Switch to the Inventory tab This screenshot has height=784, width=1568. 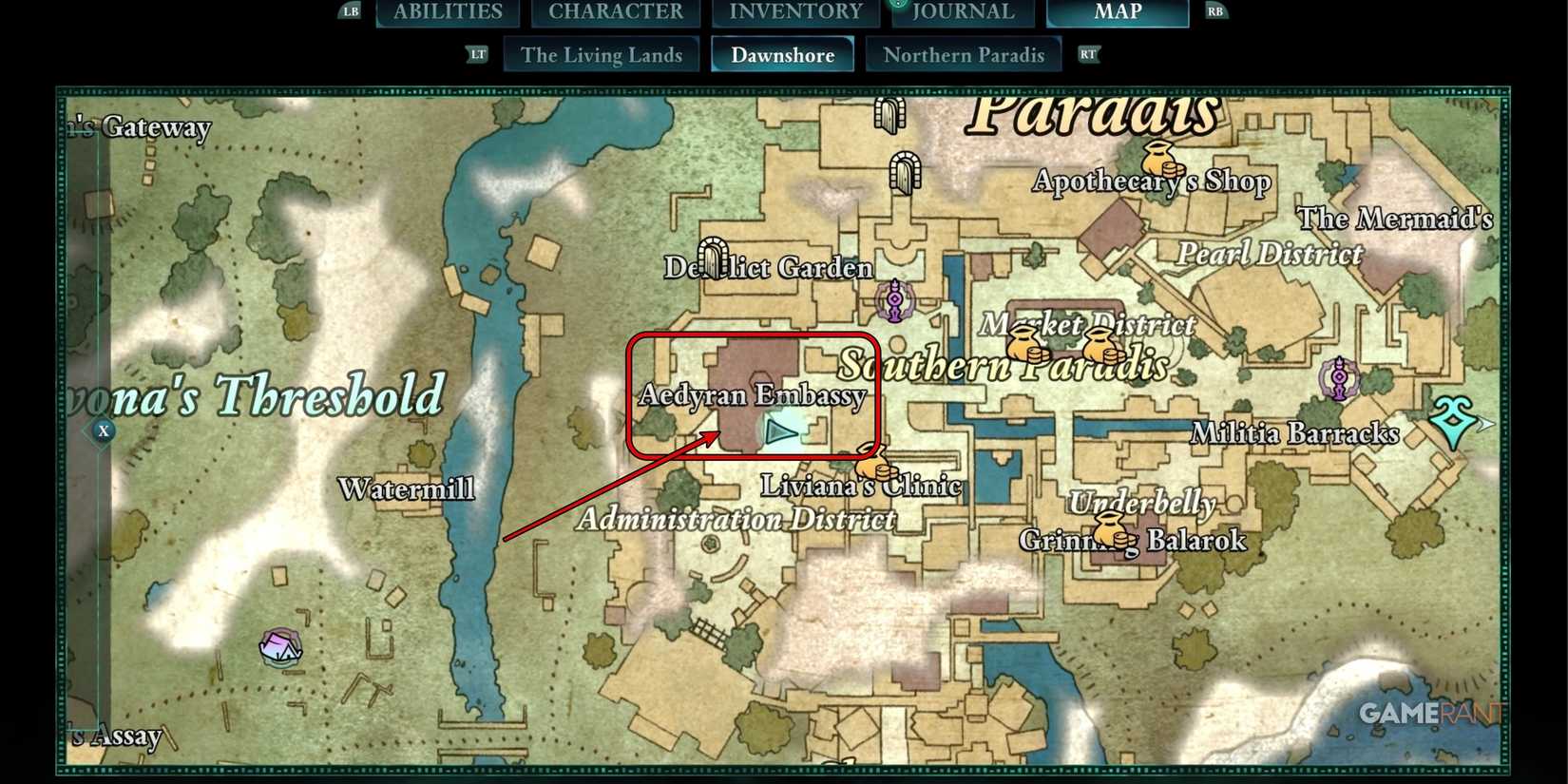(x=796, y=11)
